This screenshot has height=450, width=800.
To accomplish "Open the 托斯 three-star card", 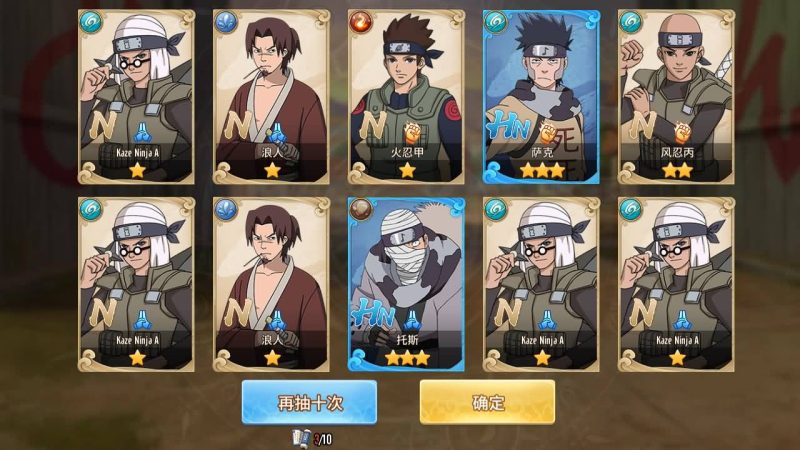I will 406,282.
